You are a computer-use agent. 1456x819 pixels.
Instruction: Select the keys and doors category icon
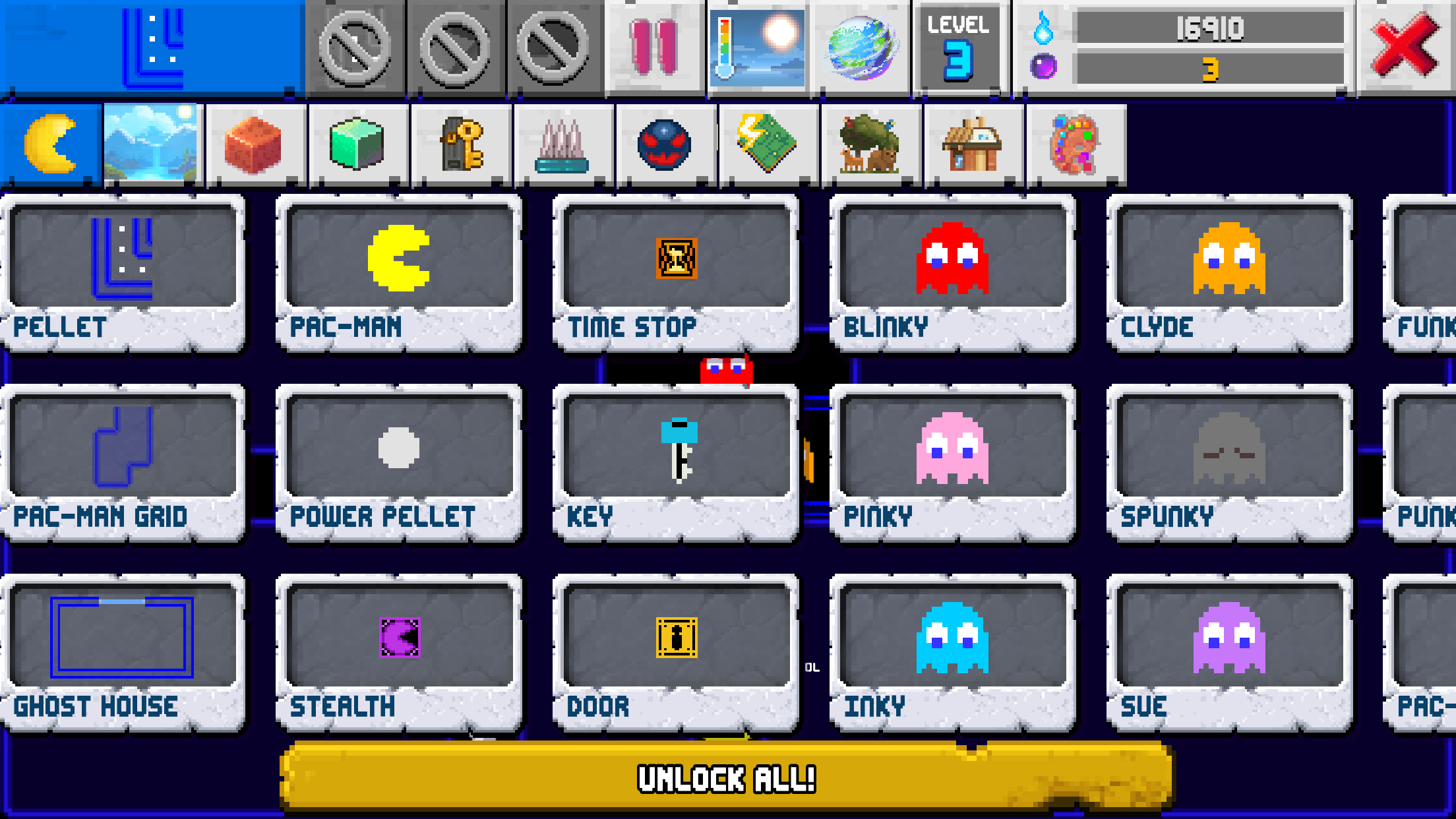click(460, 143)
